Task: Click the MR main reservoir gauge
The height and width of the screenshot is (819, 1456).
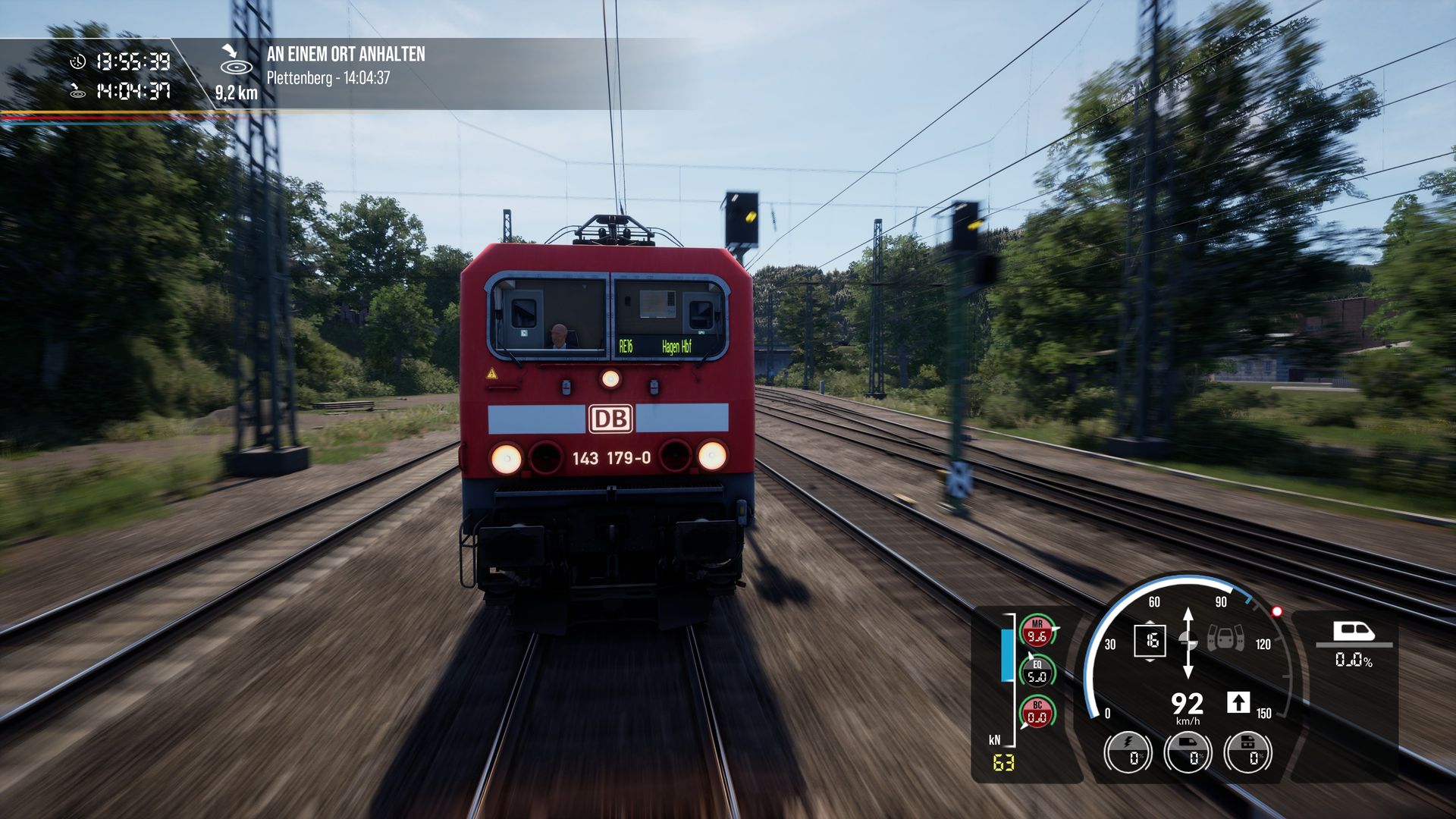Action: (1037, 632)
